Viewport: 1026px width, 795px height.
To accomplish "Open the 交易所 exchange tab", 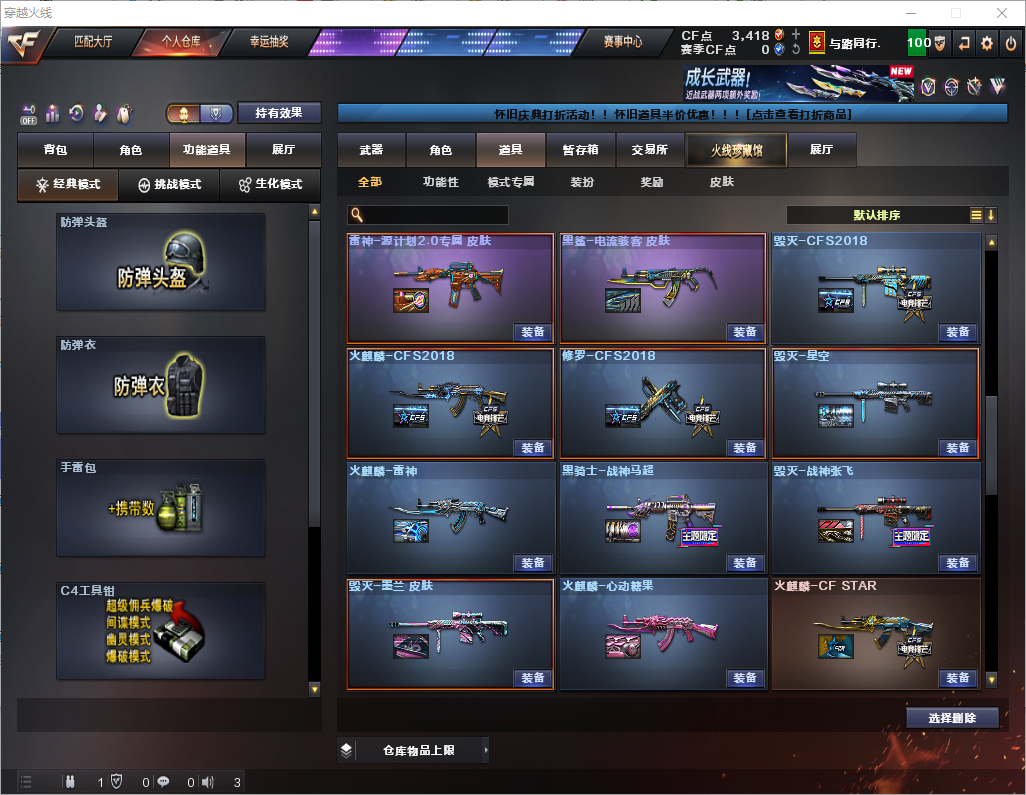I will tap(649, 150).
